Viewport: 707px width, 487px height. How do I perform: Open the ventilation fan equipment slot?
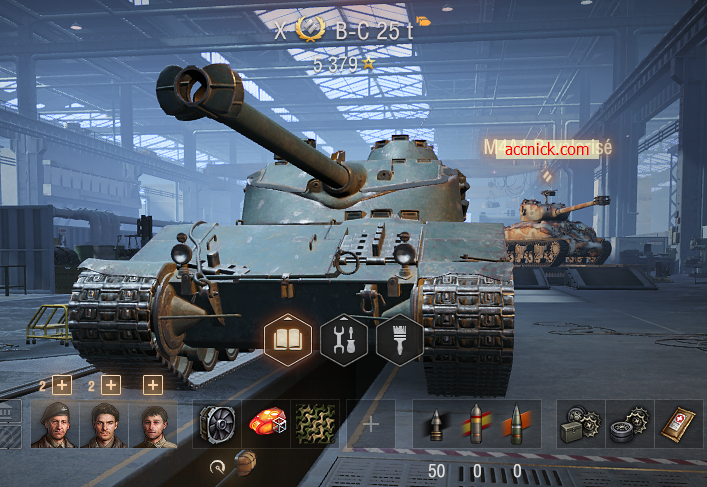[217, 424]
